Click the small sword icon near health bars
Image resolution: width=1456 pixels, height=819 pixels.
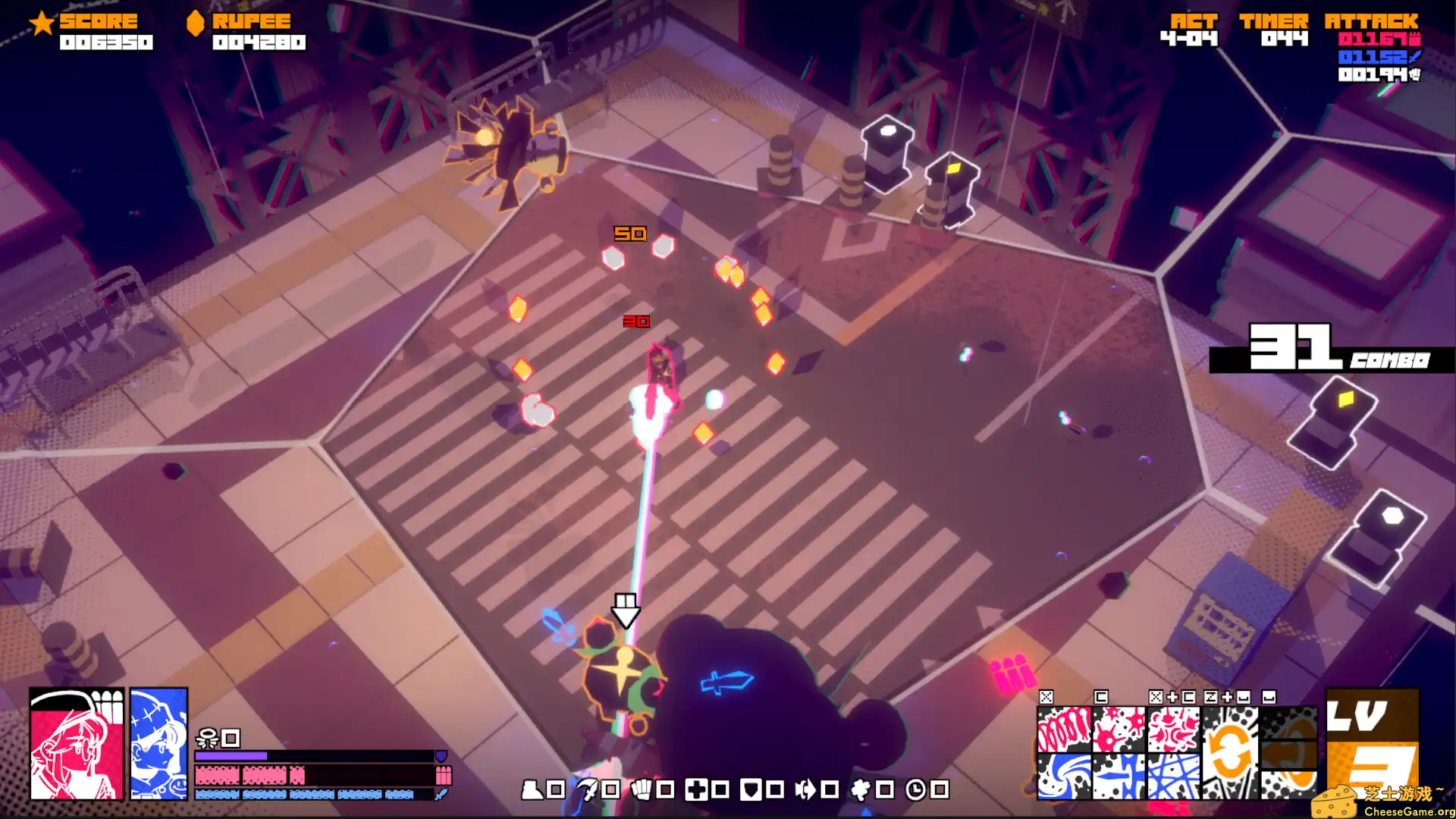442,794
